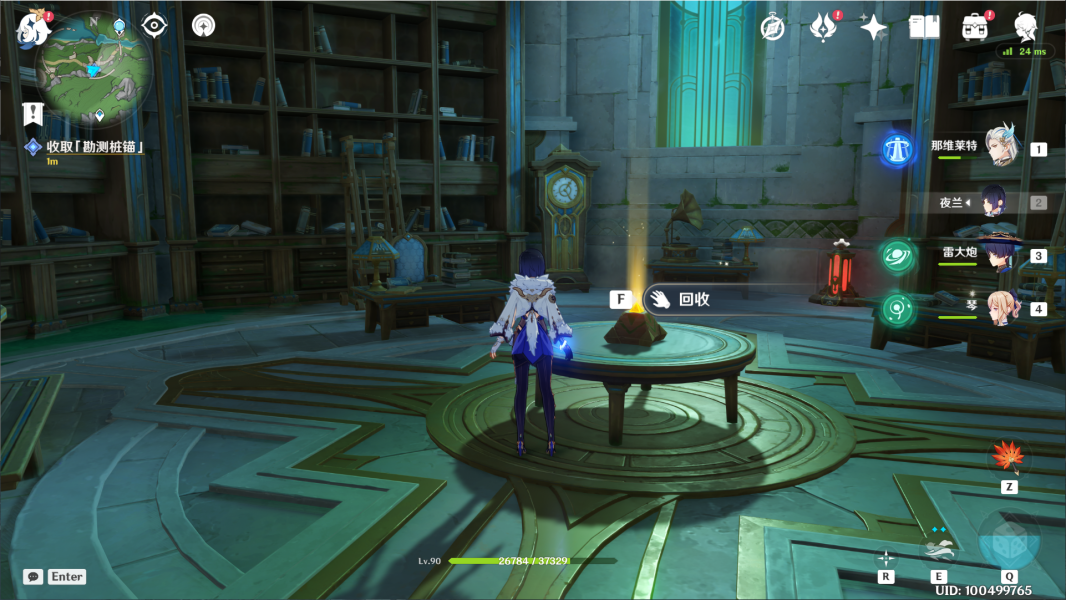Open the four-point star Wish icon
This screenshot has height=600, width=1066.
[x=873, y=27]
